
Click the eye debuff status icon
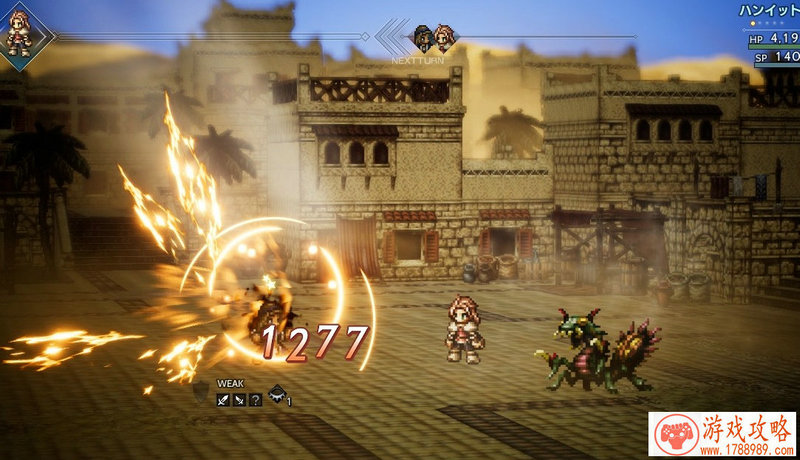(x=277, y=395)
